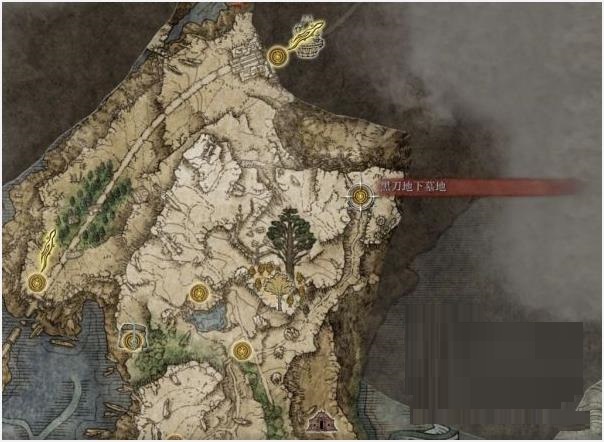
Task: Select the grace marker just above the small lake
Action: 199,293
